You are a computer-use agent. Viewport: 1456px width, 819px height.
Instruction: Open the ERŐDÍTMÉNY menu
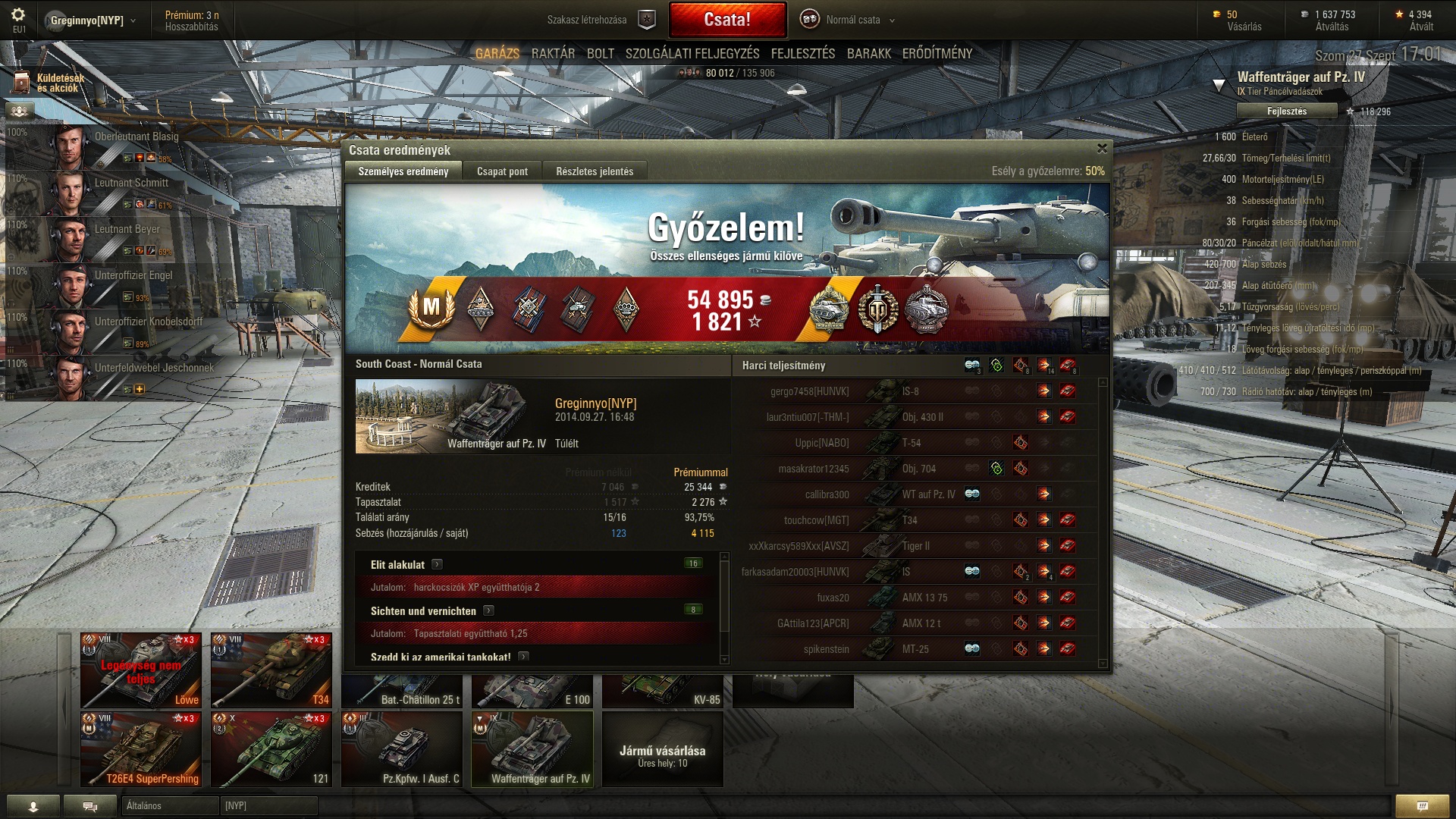[x=937, y=54]
